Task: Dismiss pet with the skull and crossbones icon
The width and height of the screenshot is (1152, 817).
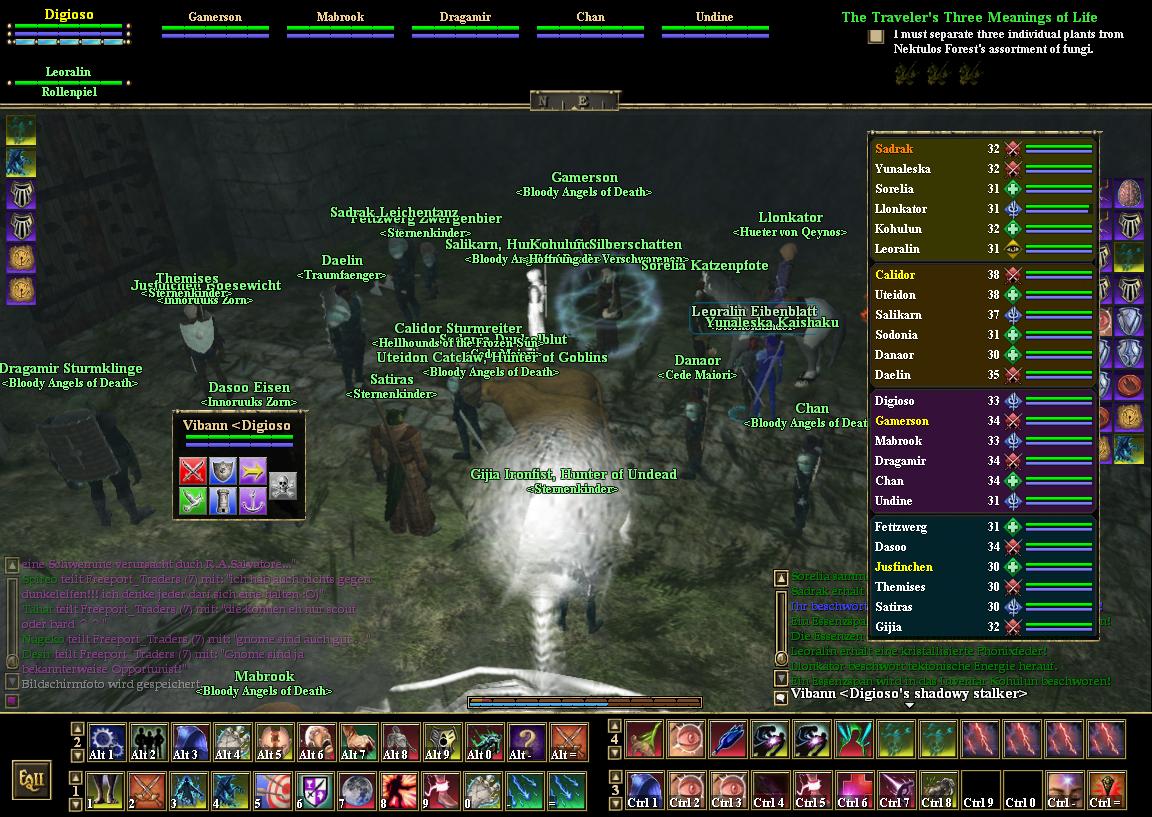Action: [x=283, y=486]
